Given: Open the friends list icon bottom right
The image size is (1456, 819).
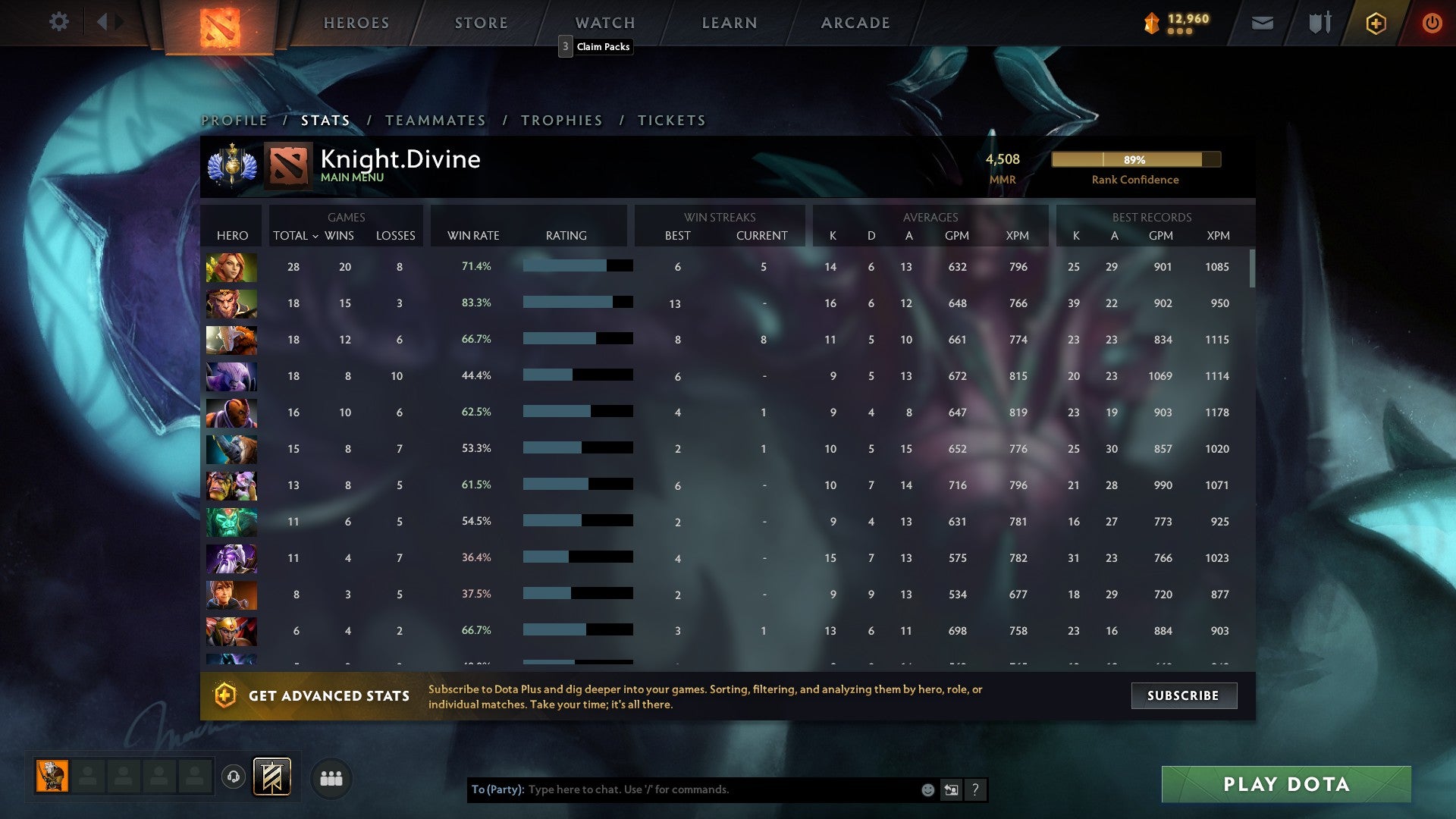Looking at the screenshot, I should (331, 778).
